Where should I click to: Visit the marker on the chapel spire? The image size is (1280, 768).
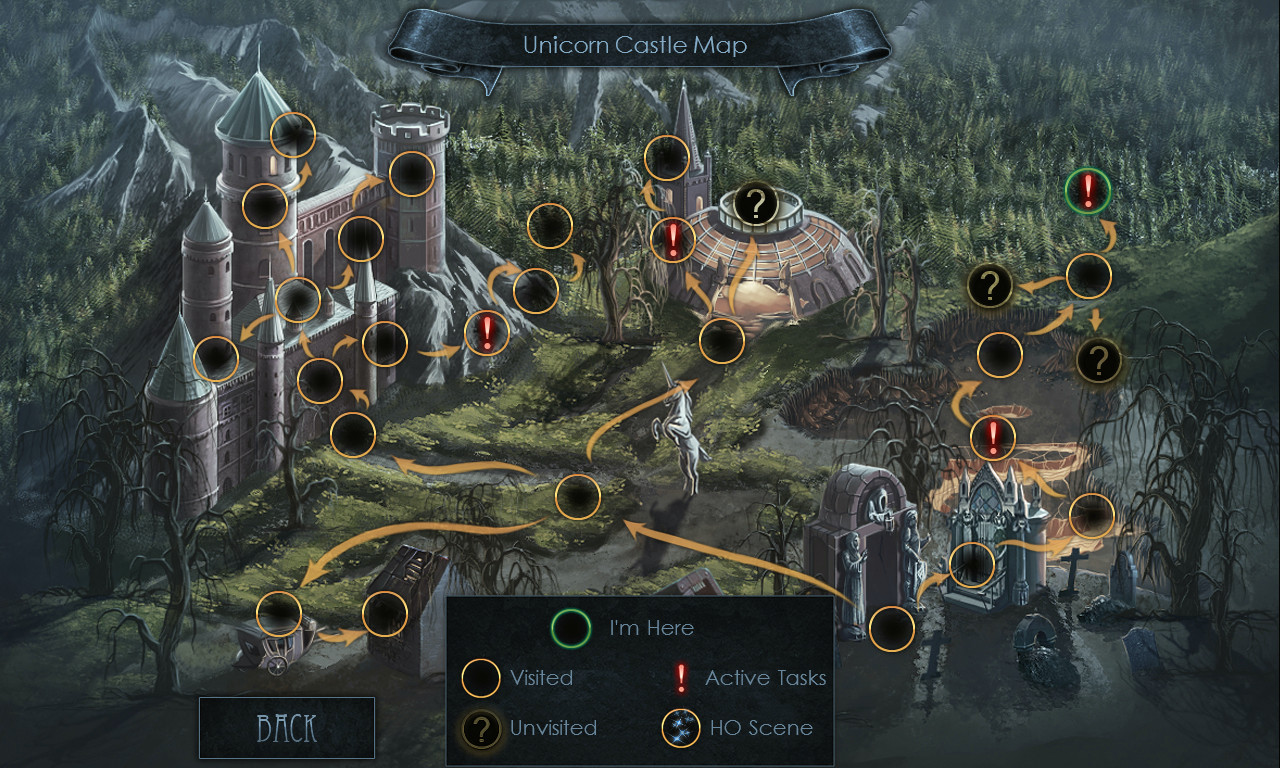667,158
